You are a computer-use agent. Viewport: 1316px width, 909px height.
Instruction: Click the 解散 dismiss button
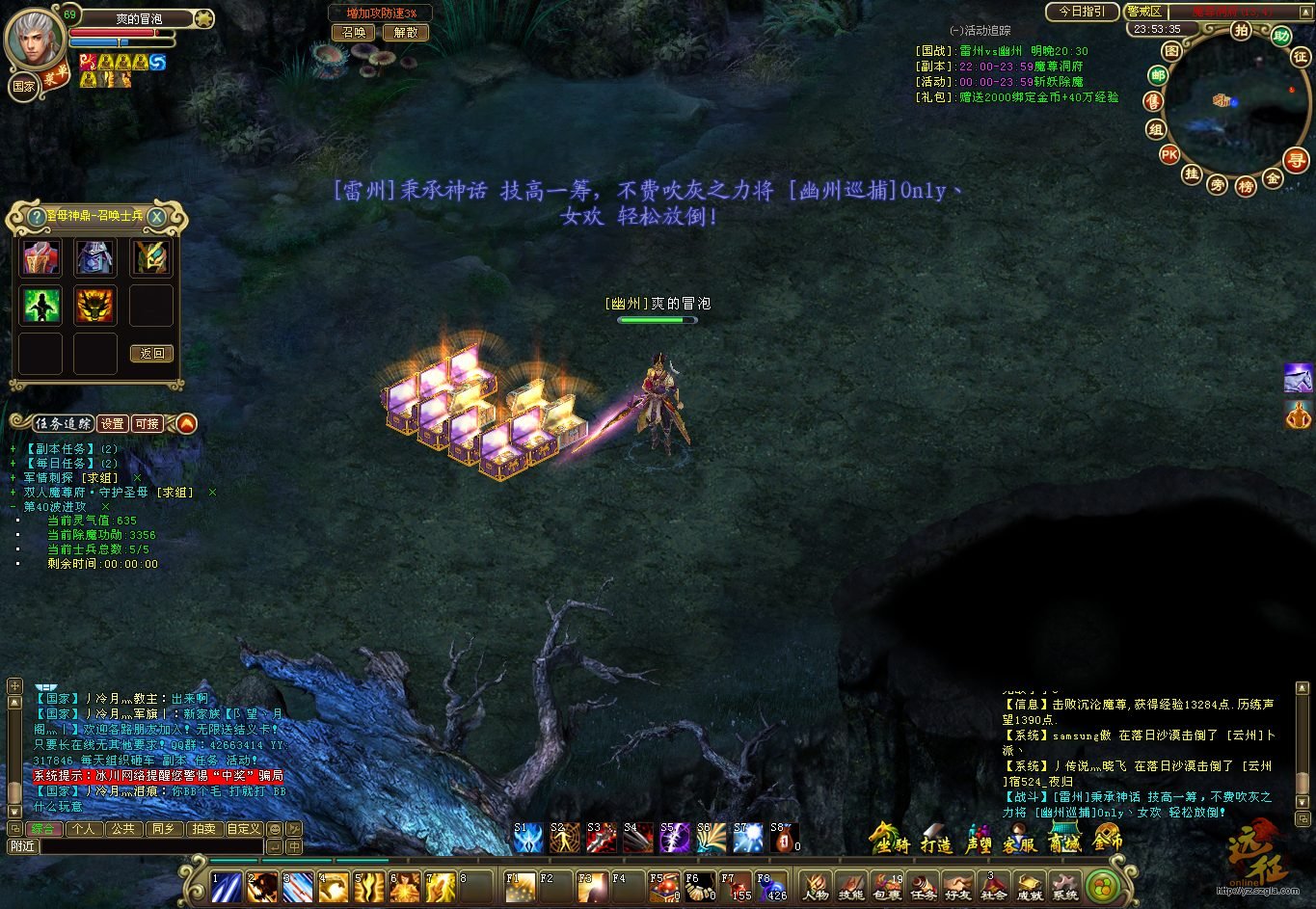pos(406,32)
